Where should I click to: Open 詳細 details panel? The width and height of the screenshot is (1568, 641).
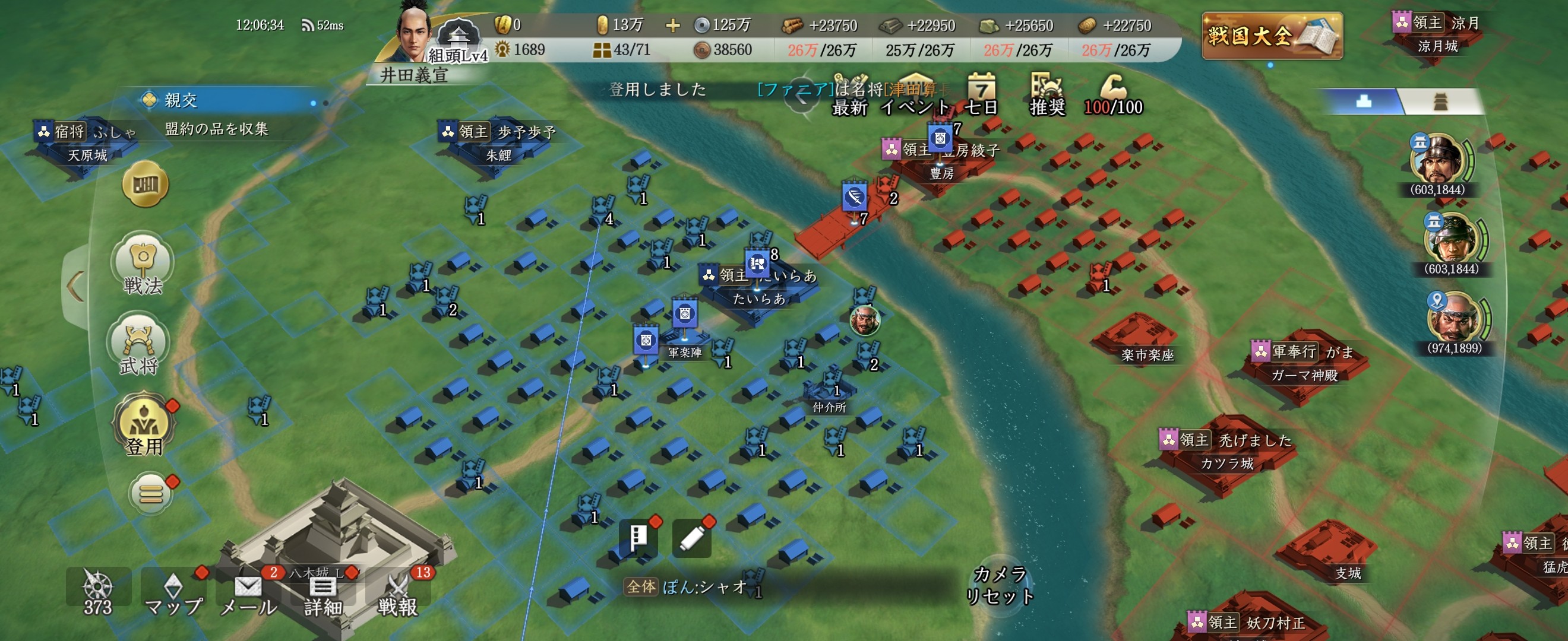click(323, 593)
